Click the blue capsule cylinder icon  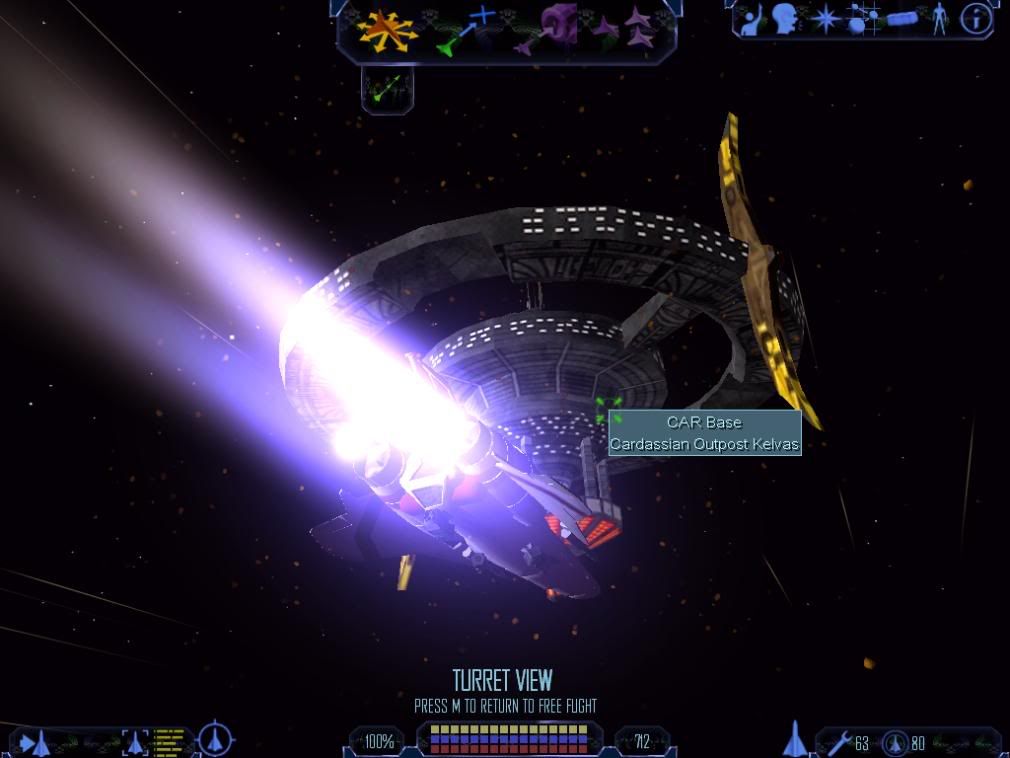[x=902, y=19]
